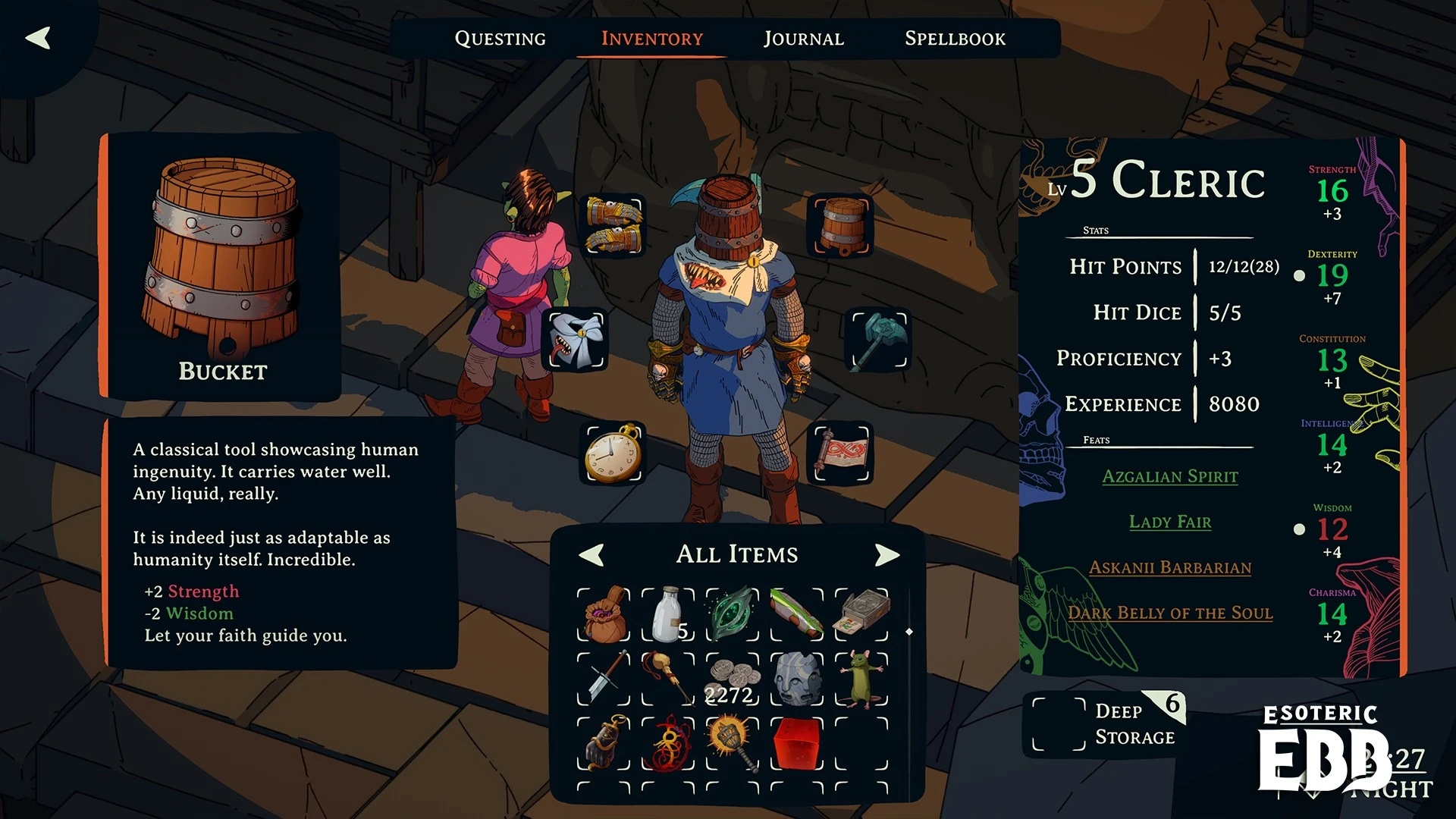The image size is (1456, 819).
Task: Select the red cube in inventory
Action: click(797, 743)
